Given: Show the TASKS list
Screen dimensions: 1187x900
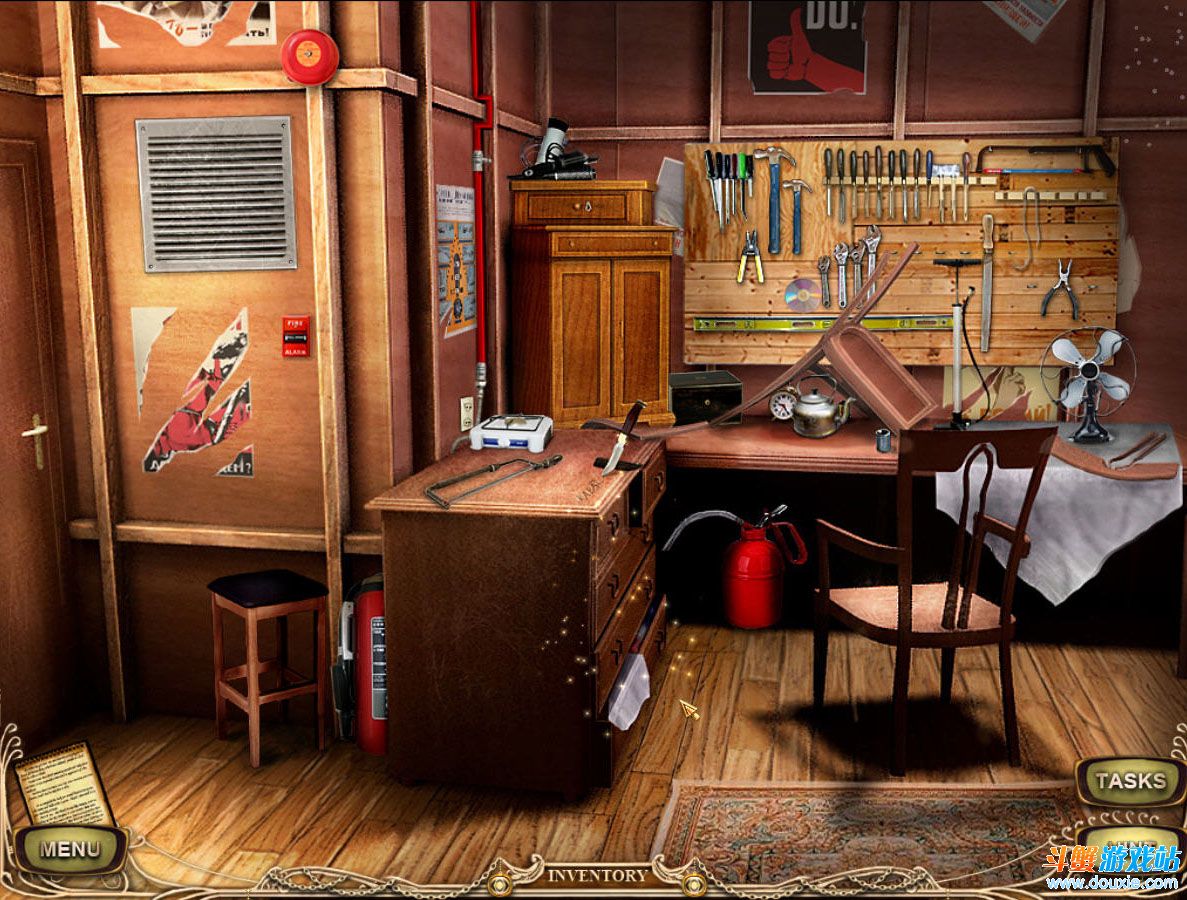Looking at the screenshot, I should pos(1129,781).
